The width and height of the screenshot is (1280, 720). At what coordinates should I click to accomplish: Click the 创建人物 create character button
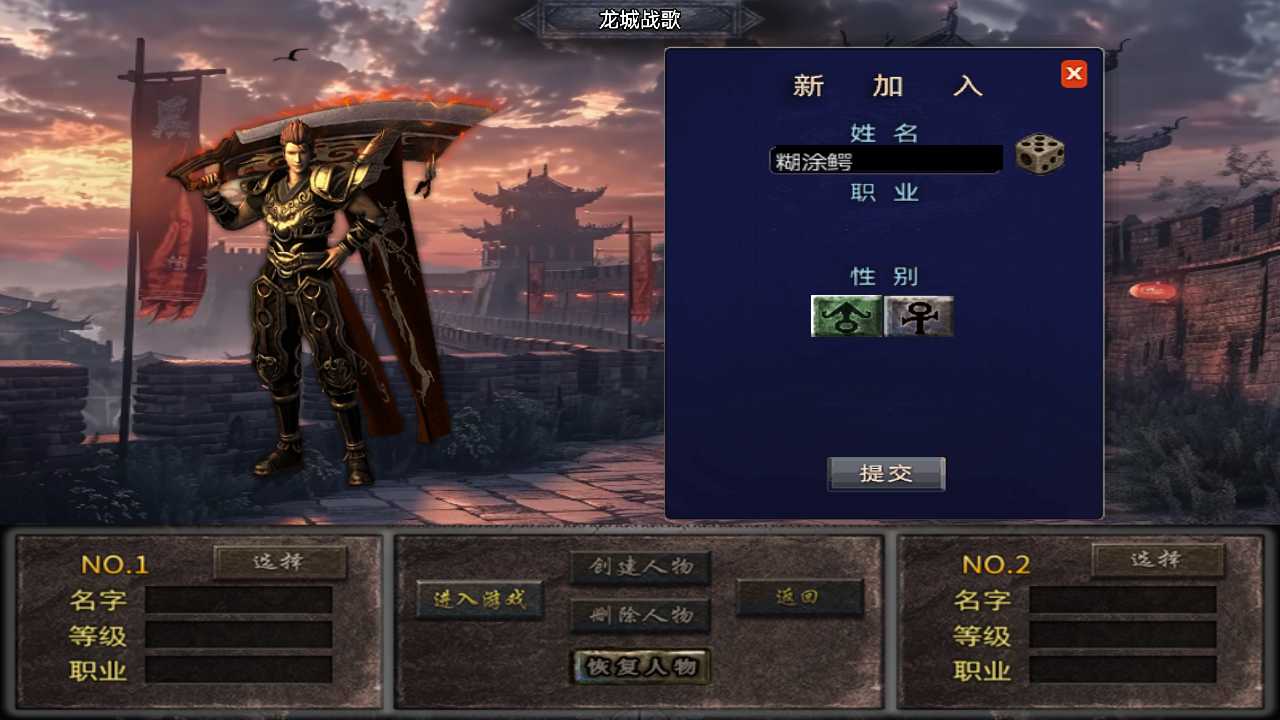[x=640, y=565]
